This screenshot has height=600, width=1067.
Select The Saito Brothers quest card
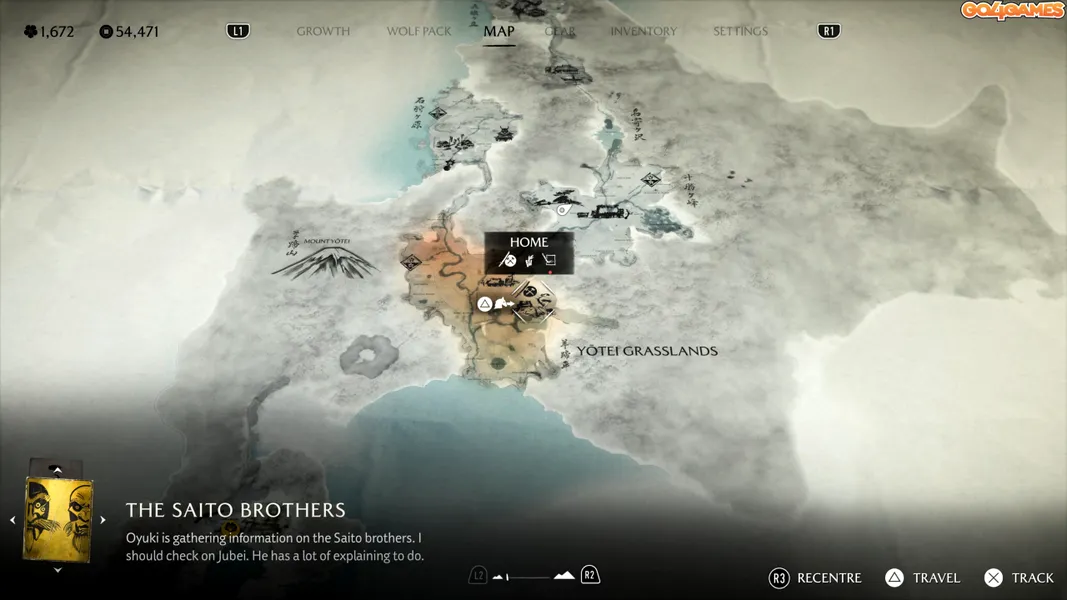(x=58, y=519)
